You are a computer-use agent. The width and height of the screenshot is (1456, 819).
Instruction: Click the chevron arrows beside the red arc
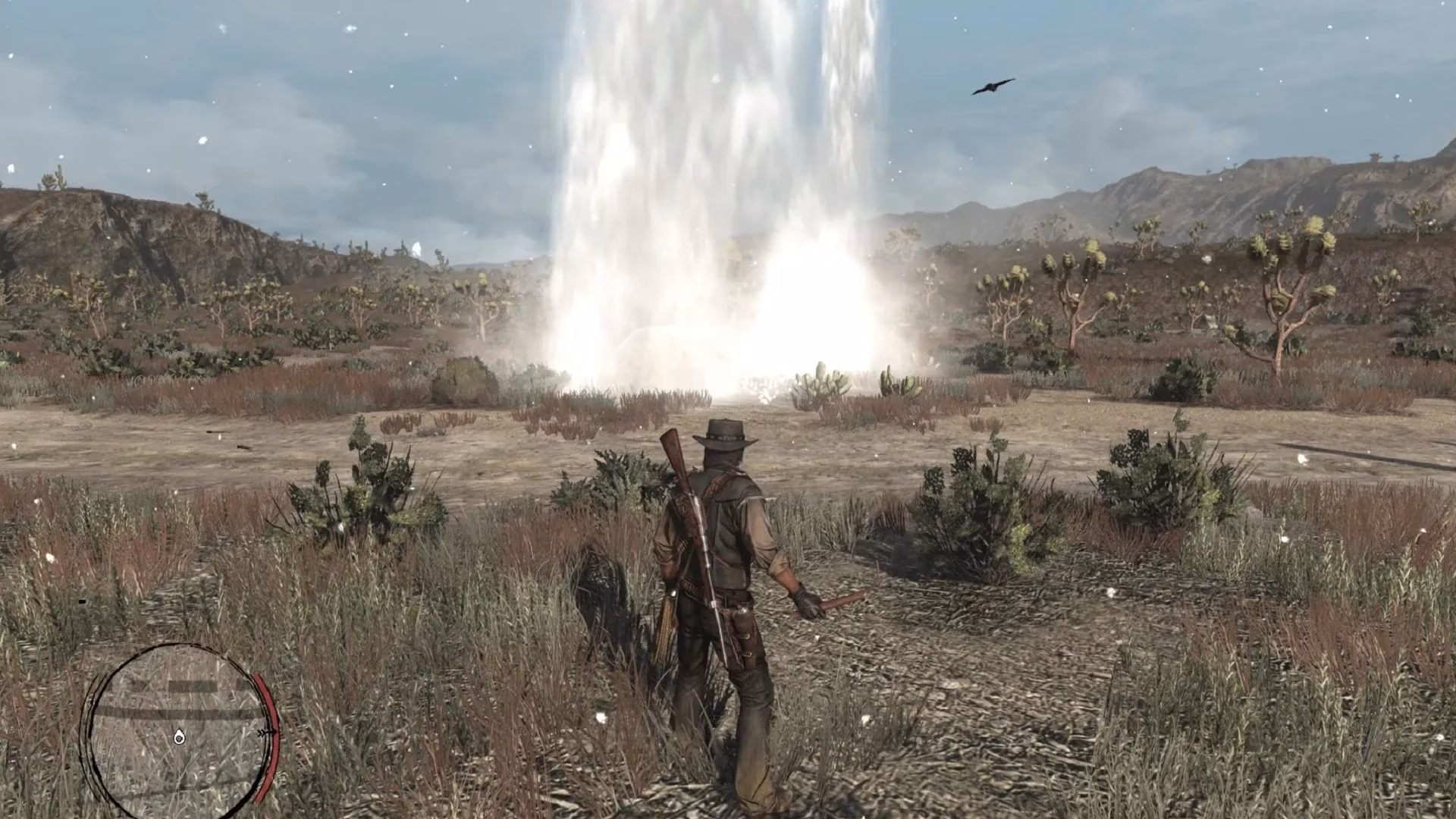pos(261,733)
